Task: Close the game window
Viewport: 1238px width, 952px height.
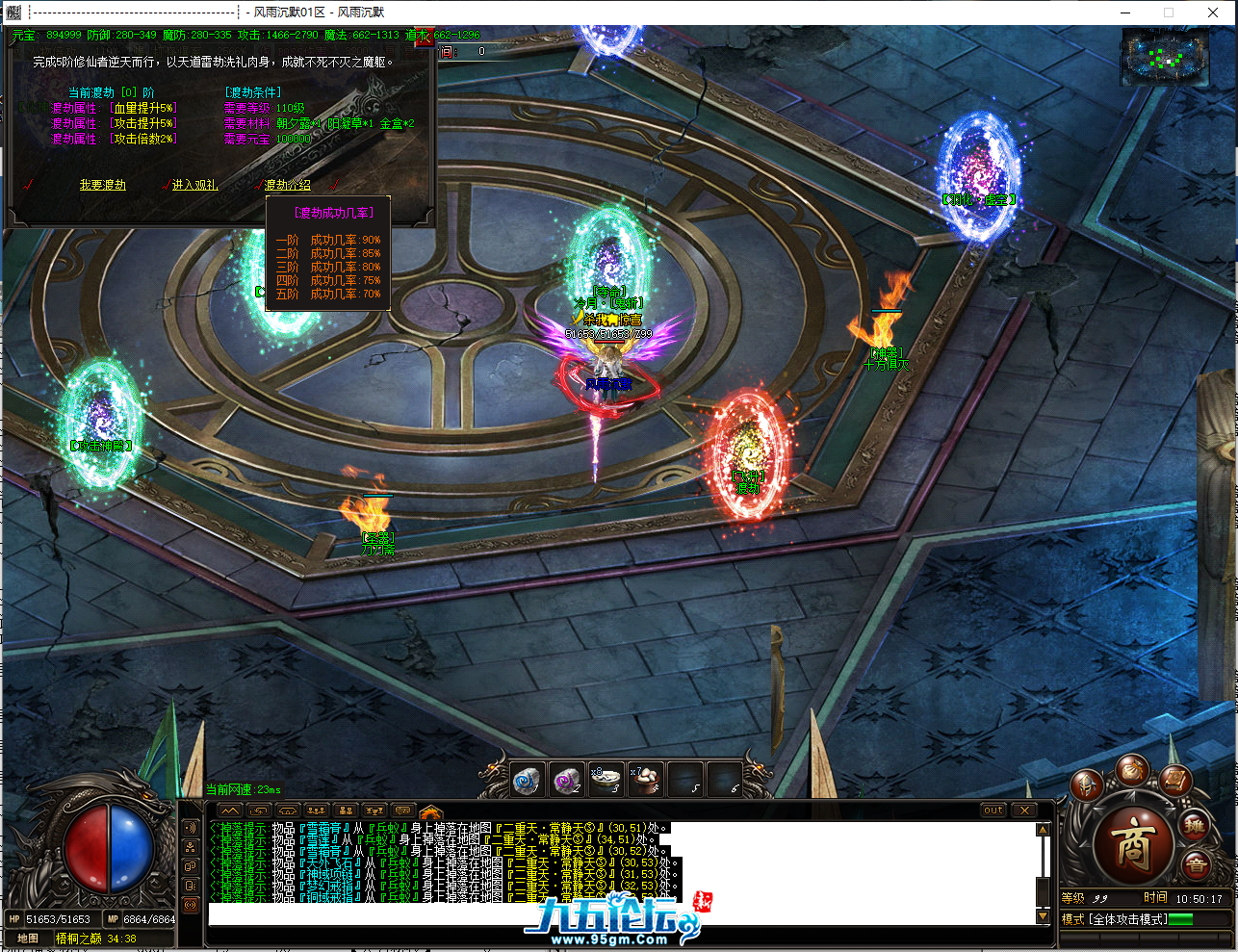Action: [1213, 13]
